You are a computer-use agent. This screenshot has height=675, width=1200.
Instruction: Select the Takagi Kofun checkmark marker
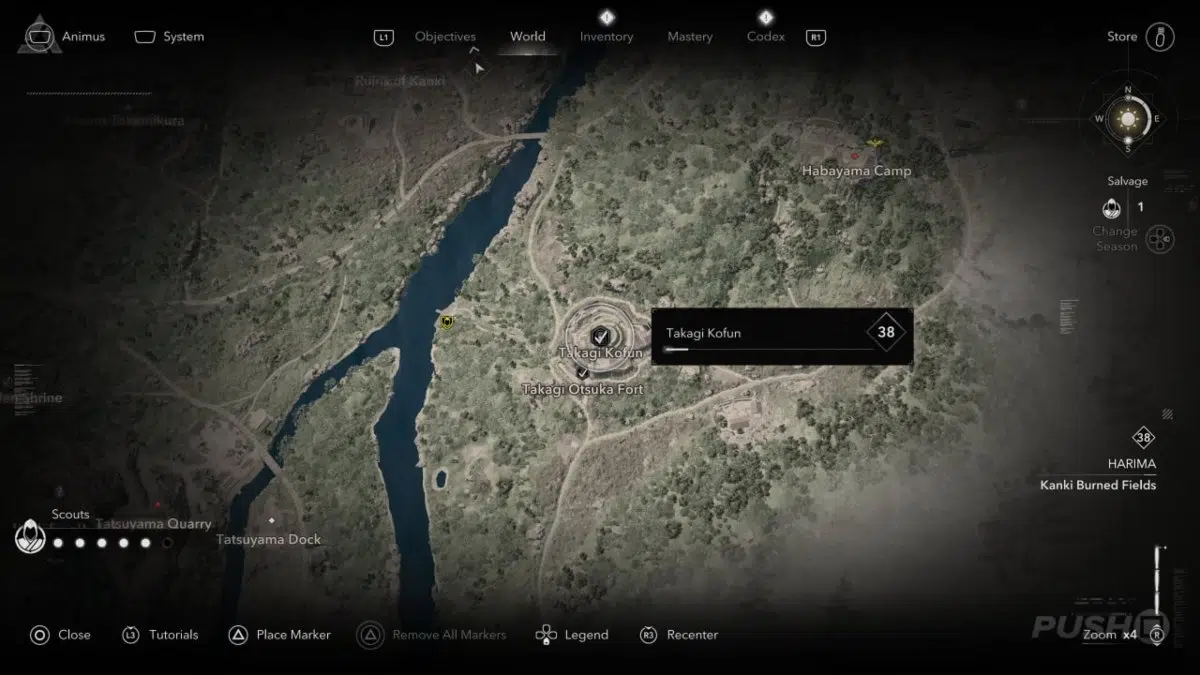tap(600, 335)
